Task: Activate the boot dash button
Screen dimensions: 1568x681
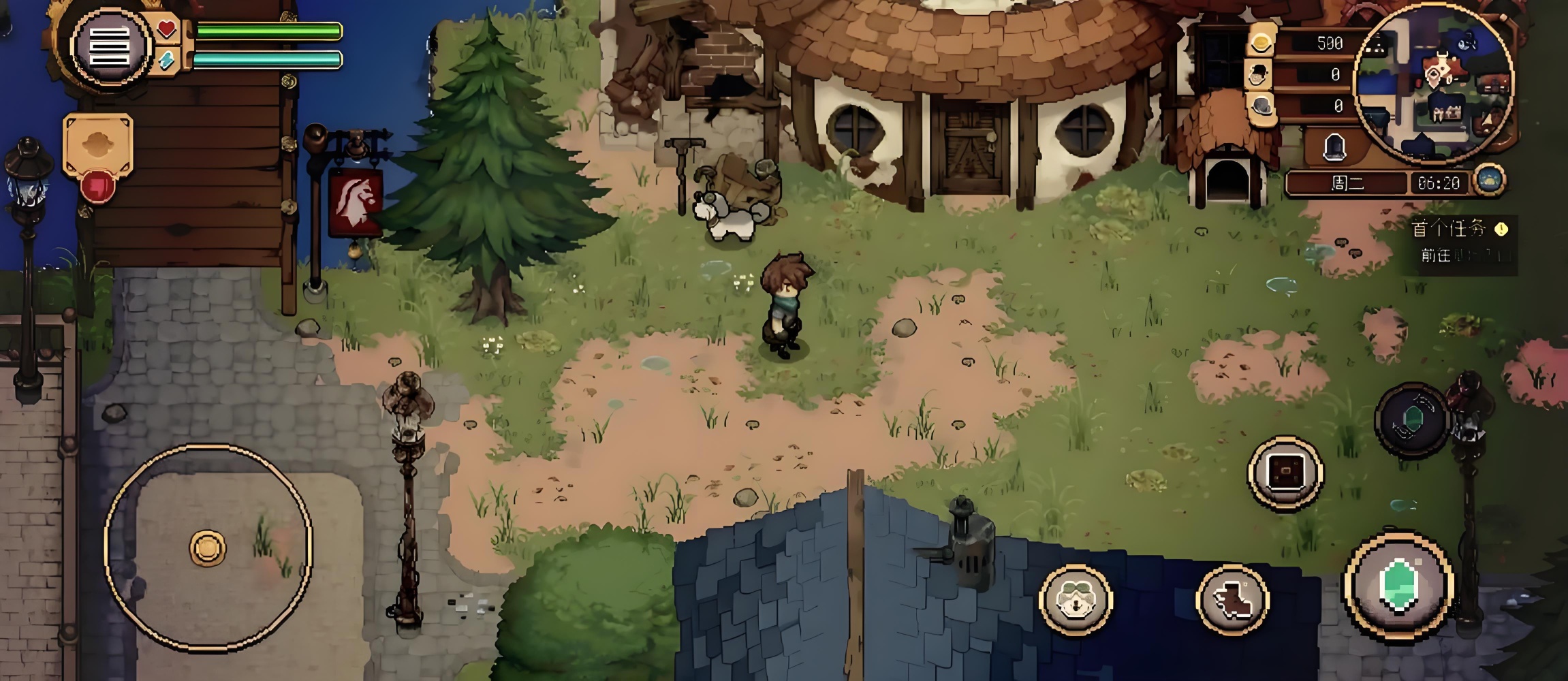Action: (x=1232, y=600)
